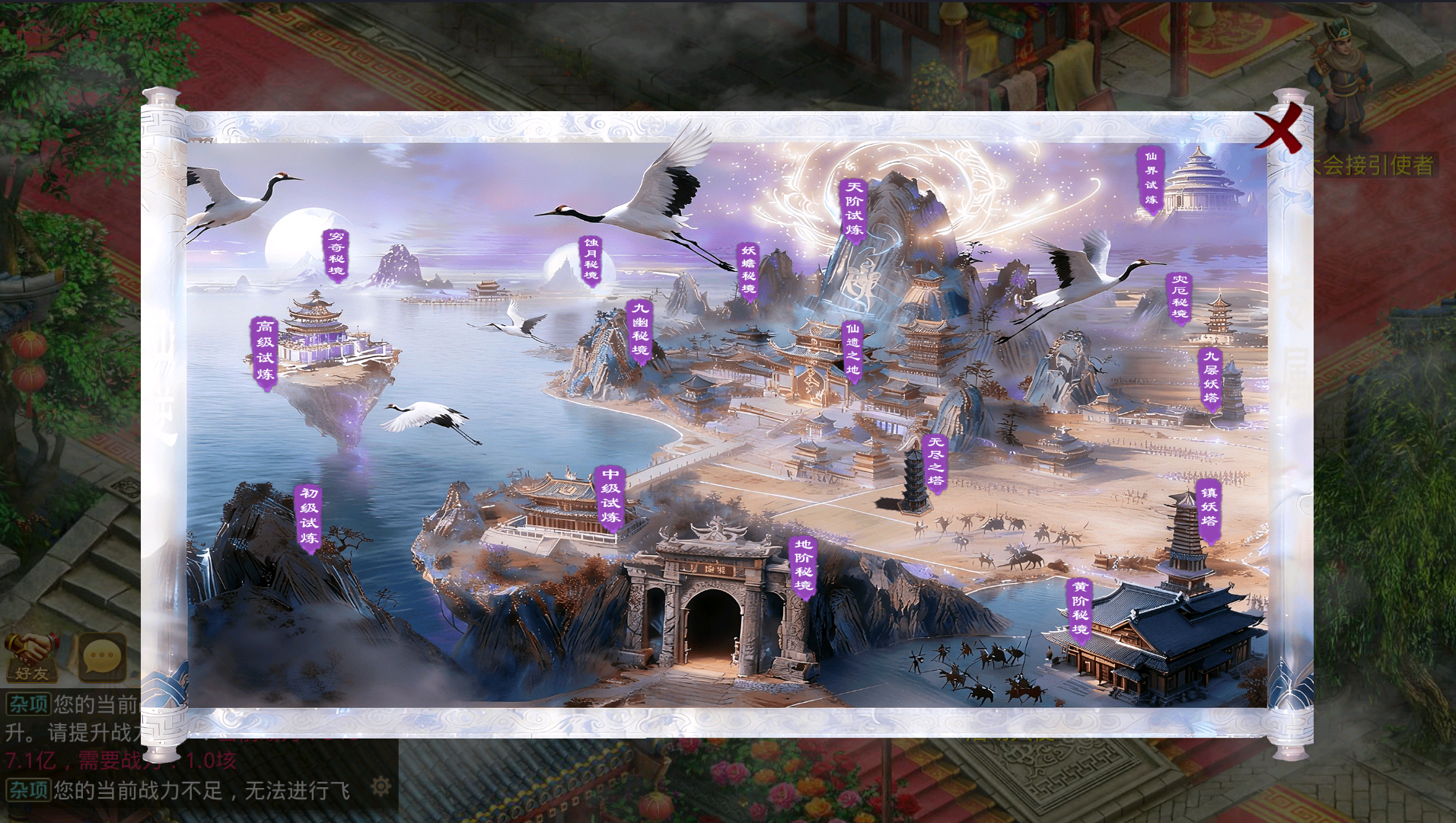
Task: Enter the 地阶秘境 location
Action: click(804, 565)
